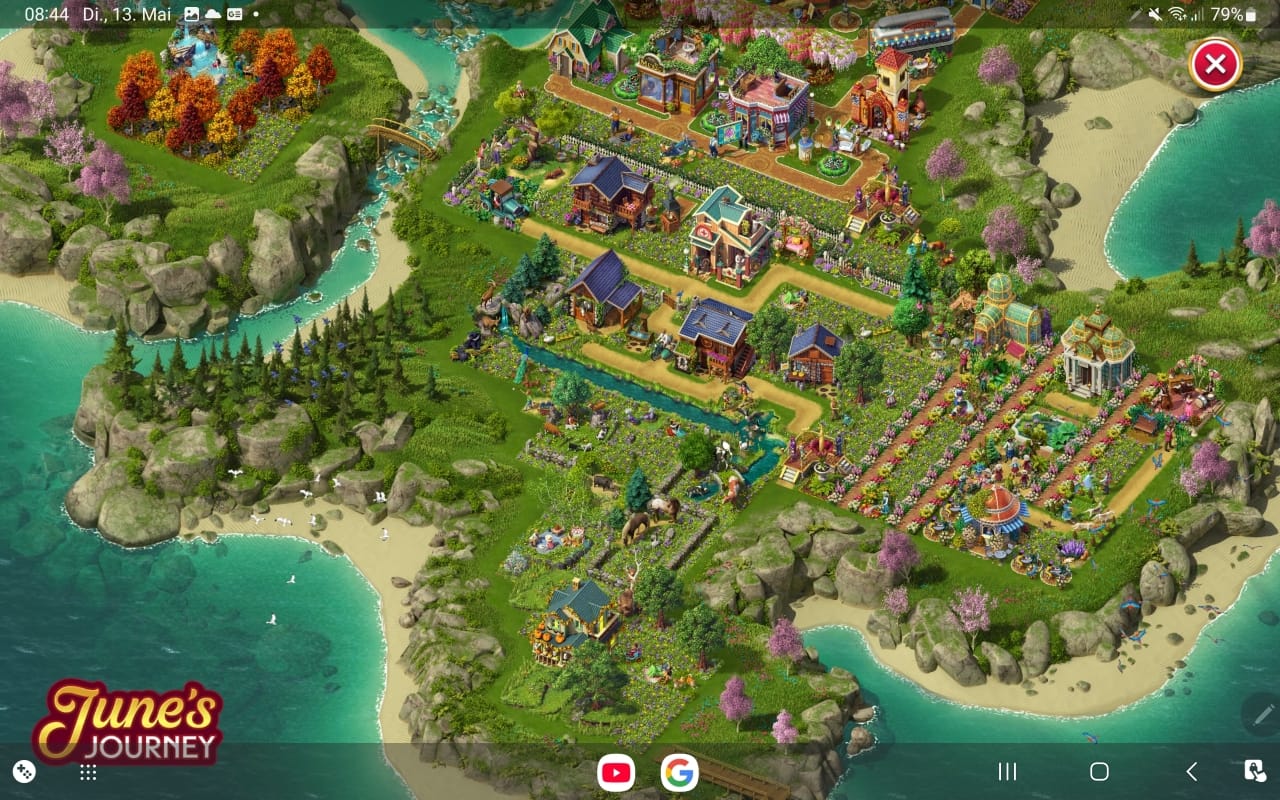
Task: Close the island view with the red X
Action: point(1215,66)
